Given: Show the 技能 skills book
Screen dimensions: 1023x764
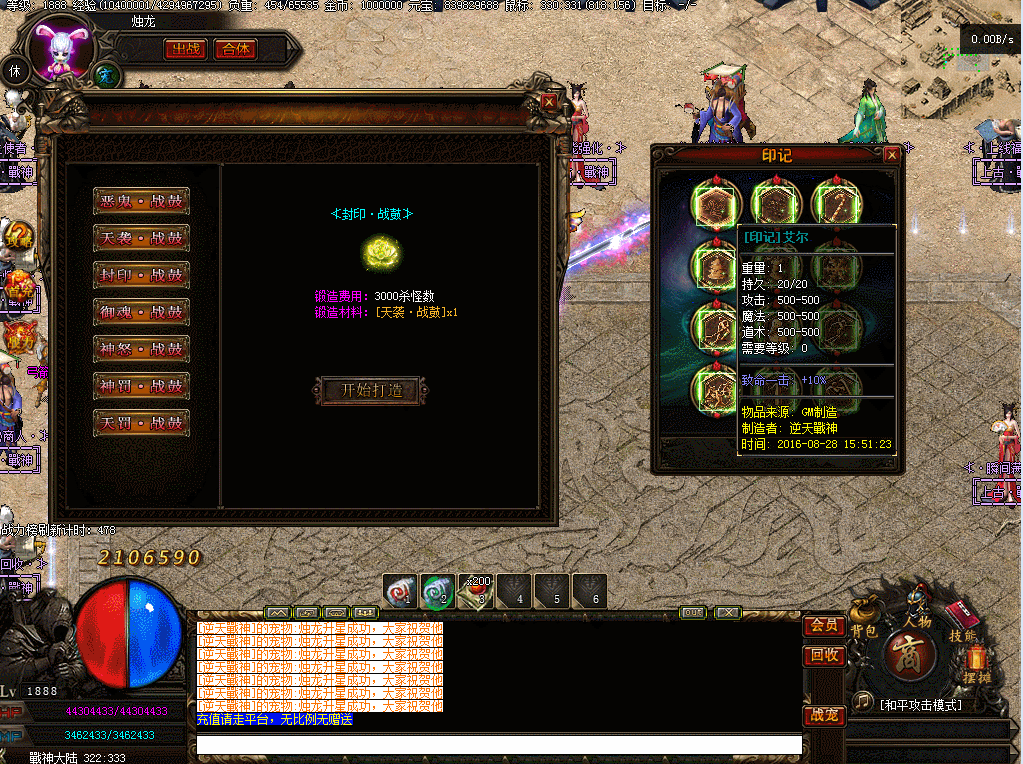Looking at the screenshot, I should coord(963,622).
